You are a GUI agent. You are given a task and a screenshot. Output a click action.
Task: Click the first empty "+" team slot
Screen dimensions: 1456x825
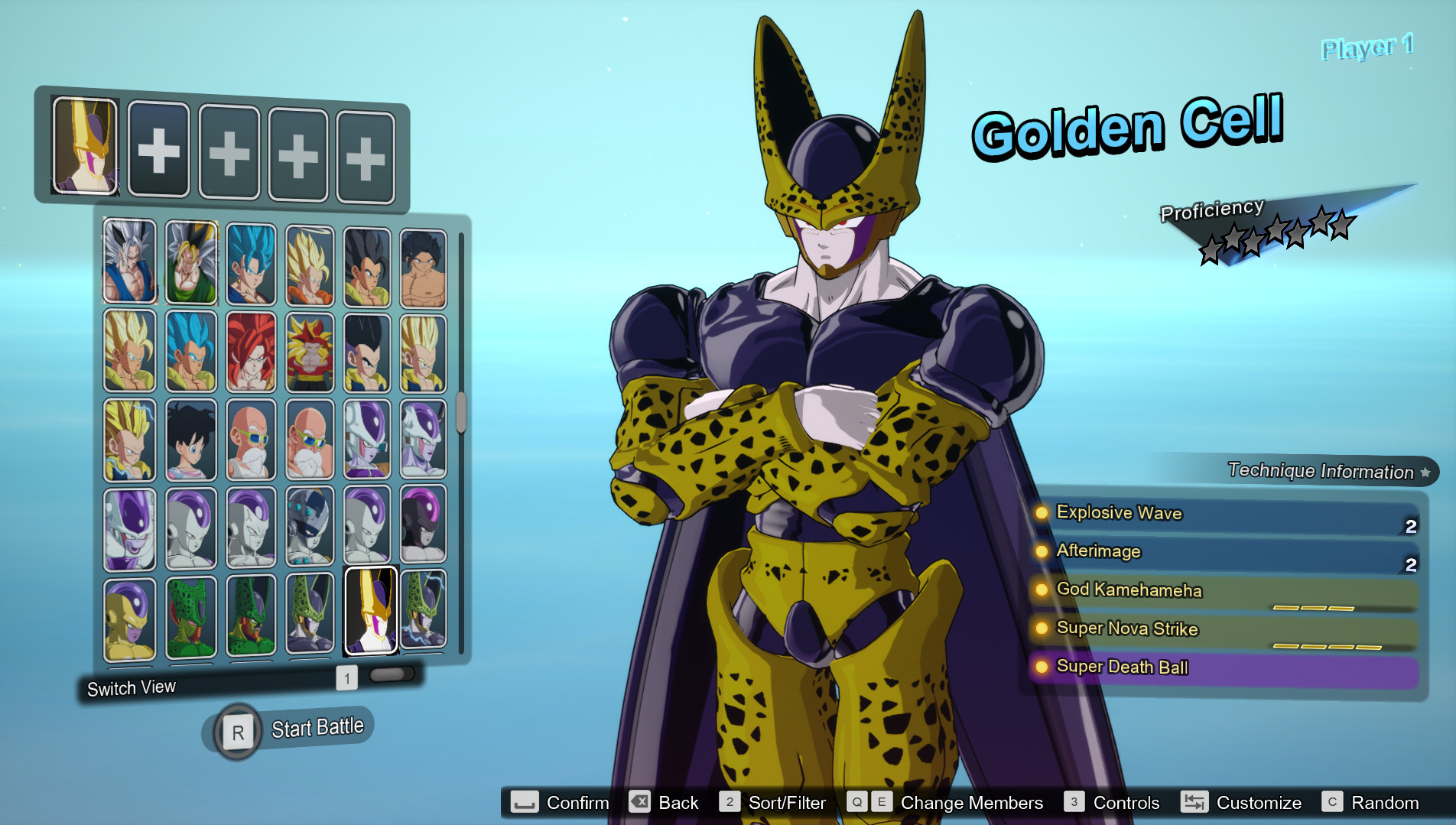click(x=158, y=150)
